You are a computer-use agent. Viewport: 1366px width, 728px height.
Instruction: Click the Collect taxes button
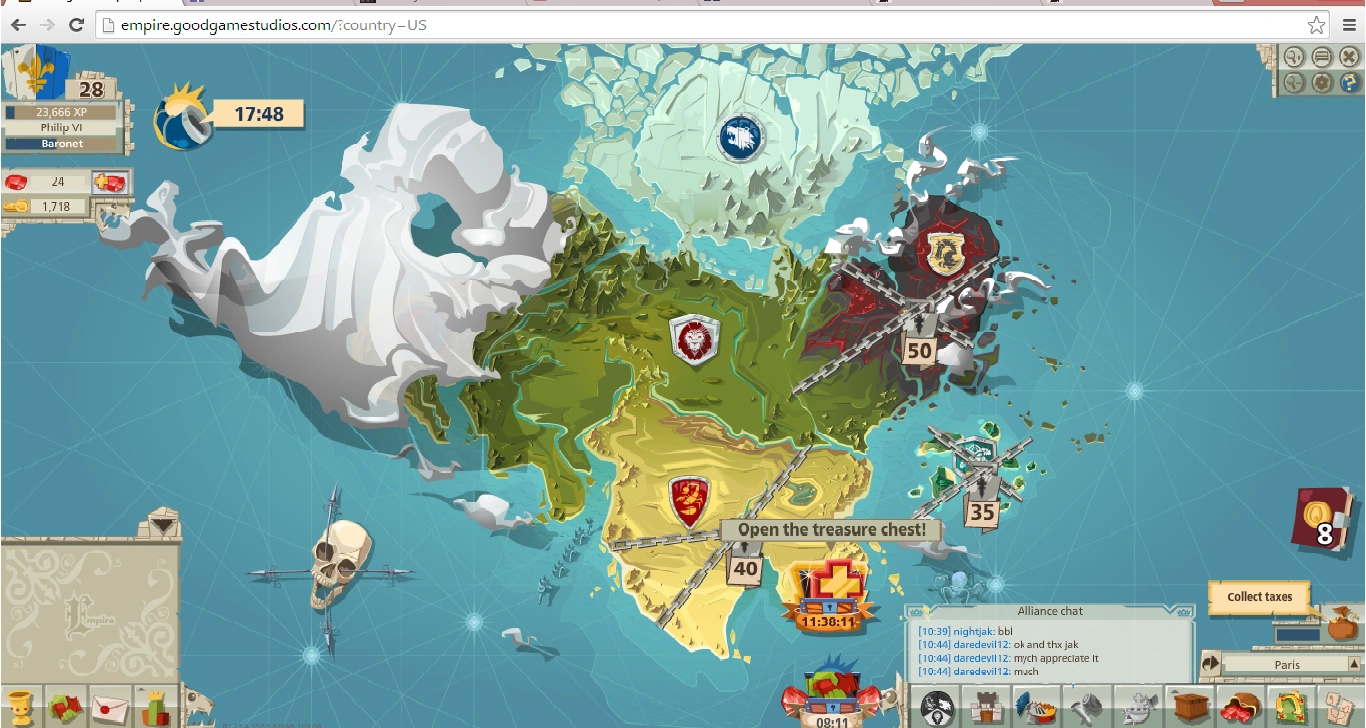(x=1258, y=597)
